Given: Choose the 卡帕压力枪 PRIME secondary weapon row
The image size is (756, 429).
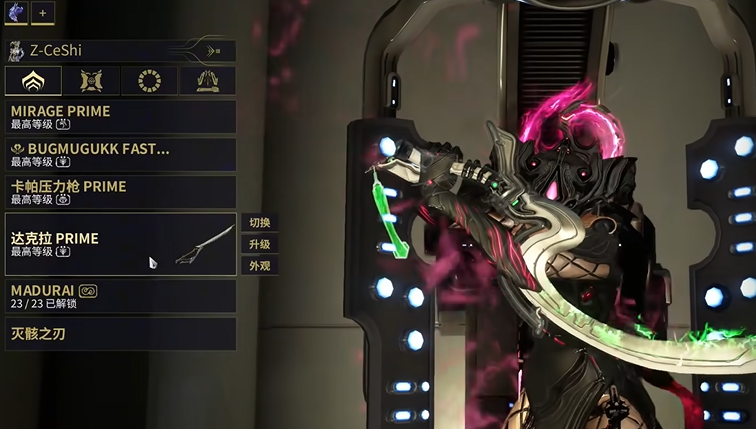Looking at the screenshot, I should click(x=120, y=191).
